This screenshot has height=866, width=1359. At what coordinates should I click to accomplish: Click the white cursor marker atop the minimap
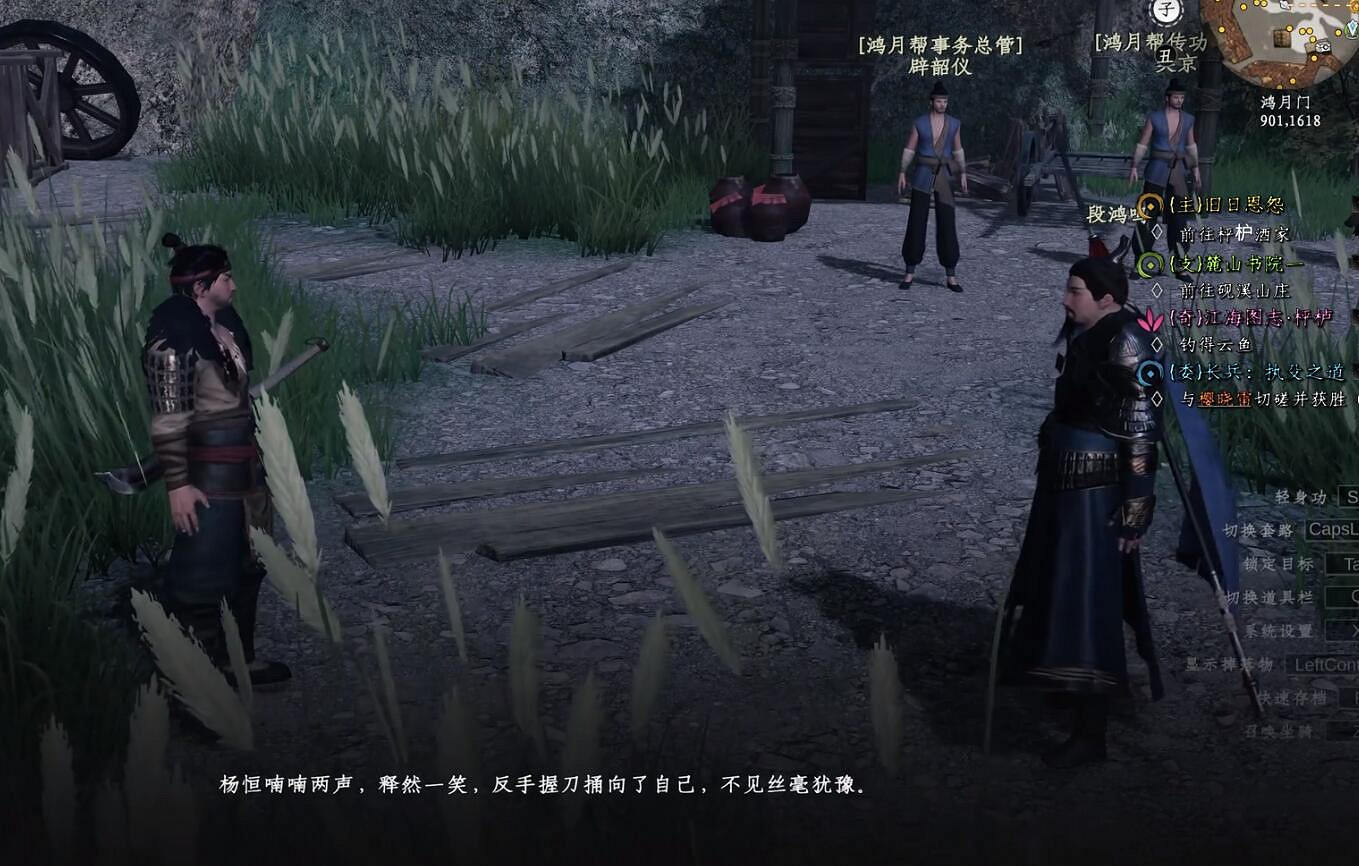coord(1286,6)
